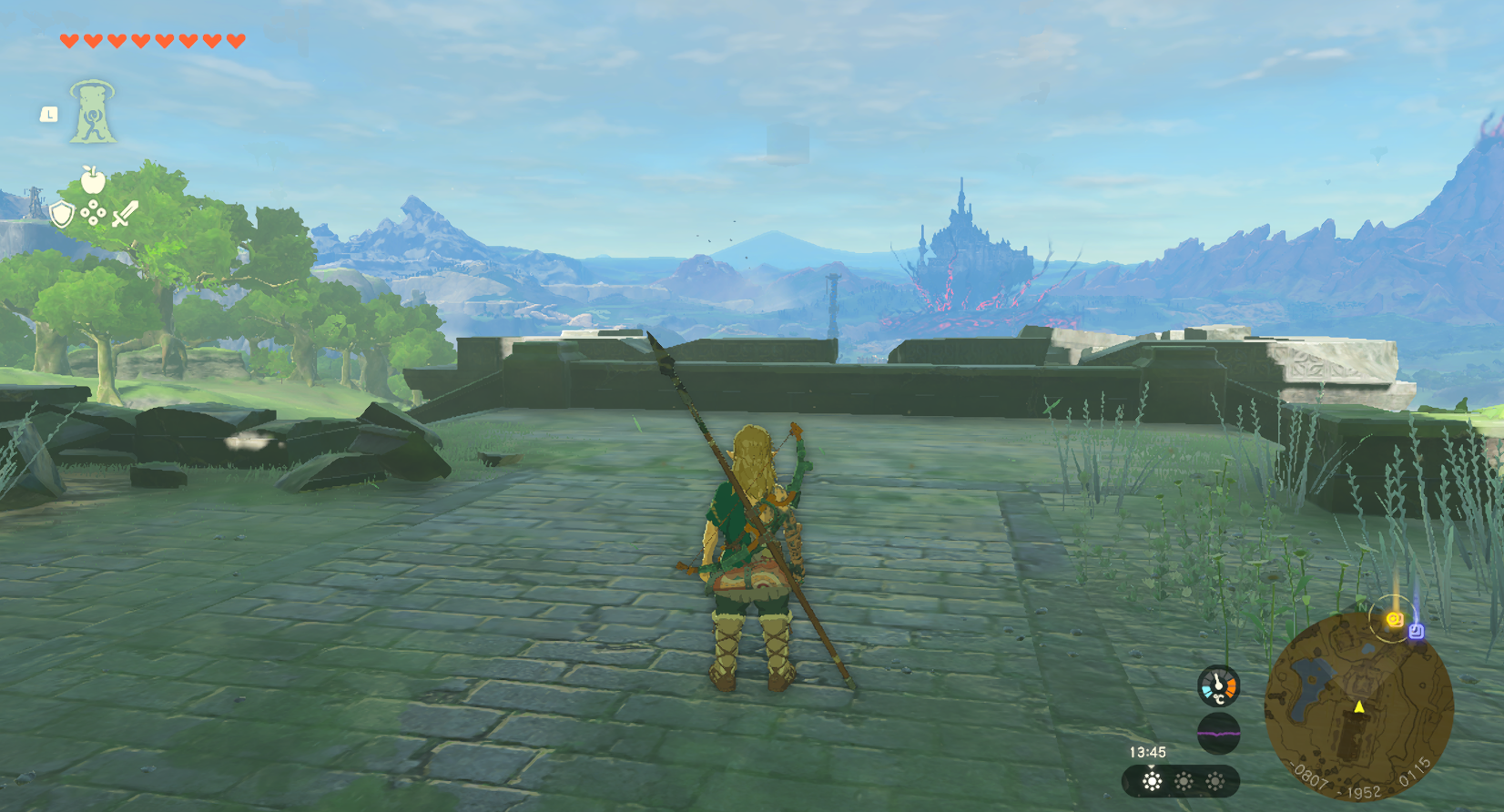
Task: Click the yellow quest objective marker on minimap
Action: [1393, 620]
